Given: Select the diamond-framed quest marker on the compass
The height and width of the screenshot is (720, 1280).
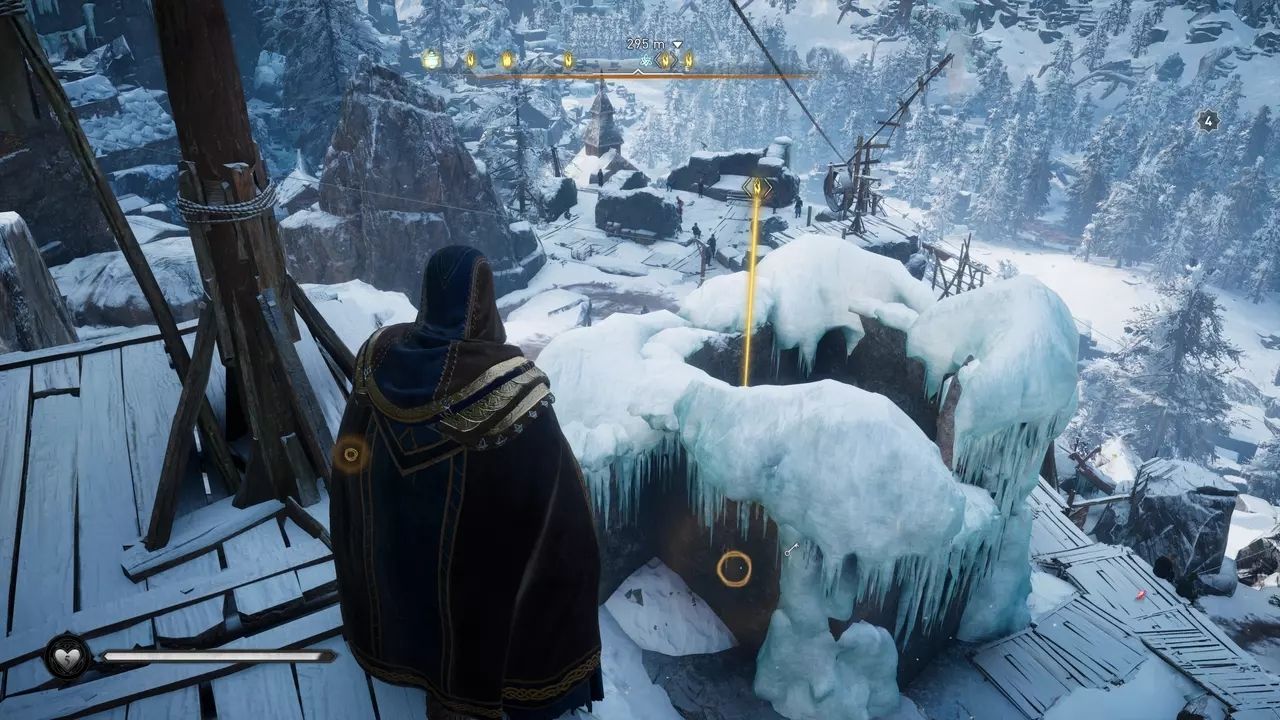Looking at the screenshot, I should 666,60.
